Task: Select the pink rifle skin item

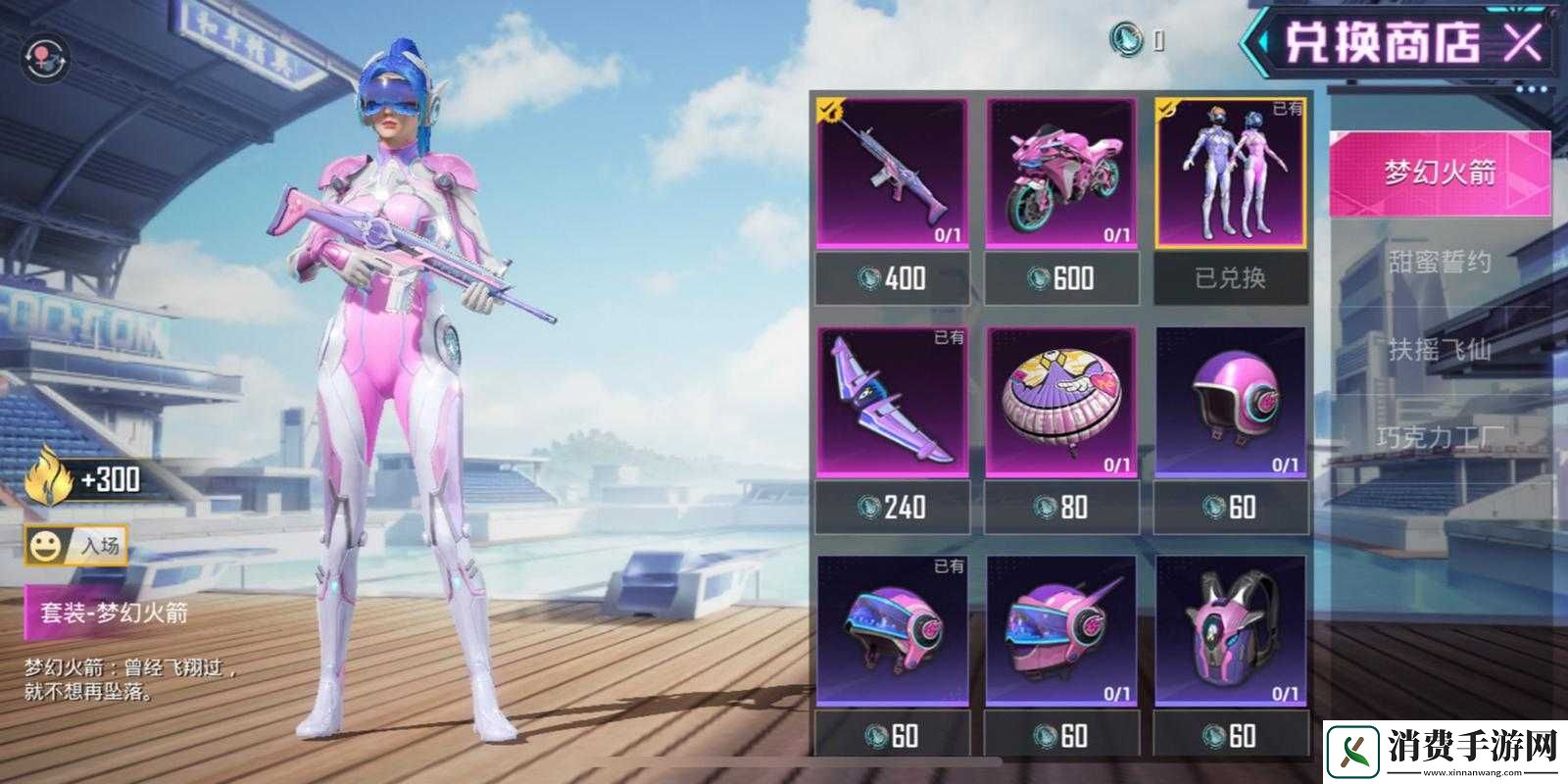Action: click(x=892, y=173)
